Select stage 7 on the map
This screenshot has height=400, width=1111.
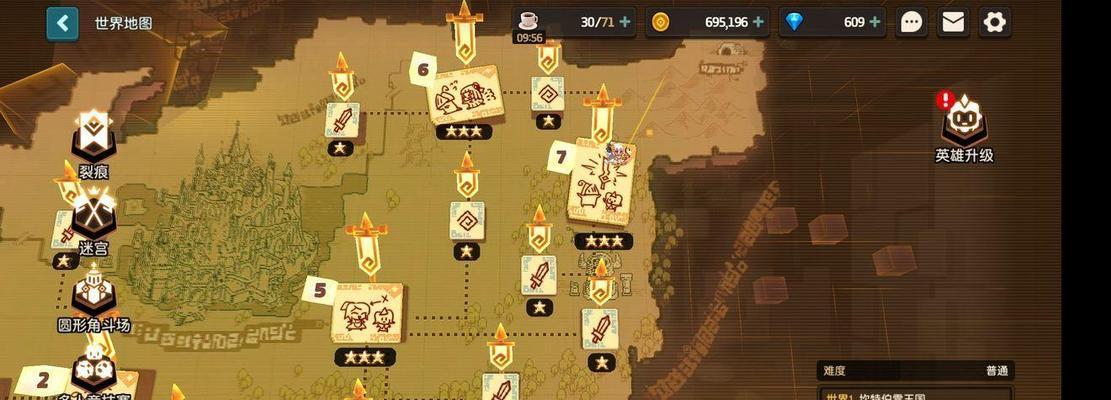pos(602,186)
